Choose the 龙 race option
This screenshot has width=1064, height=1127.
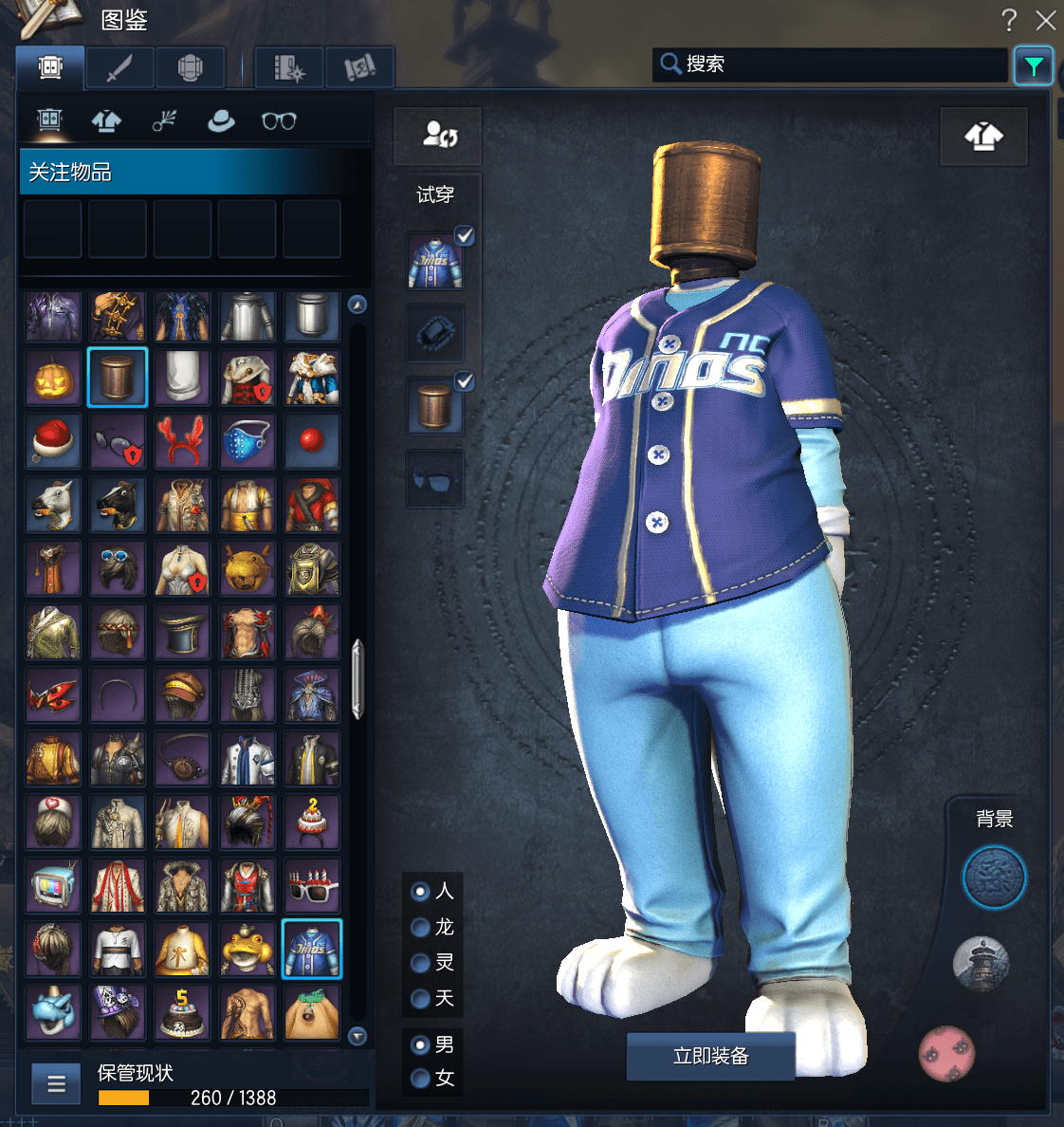[421, 927]
